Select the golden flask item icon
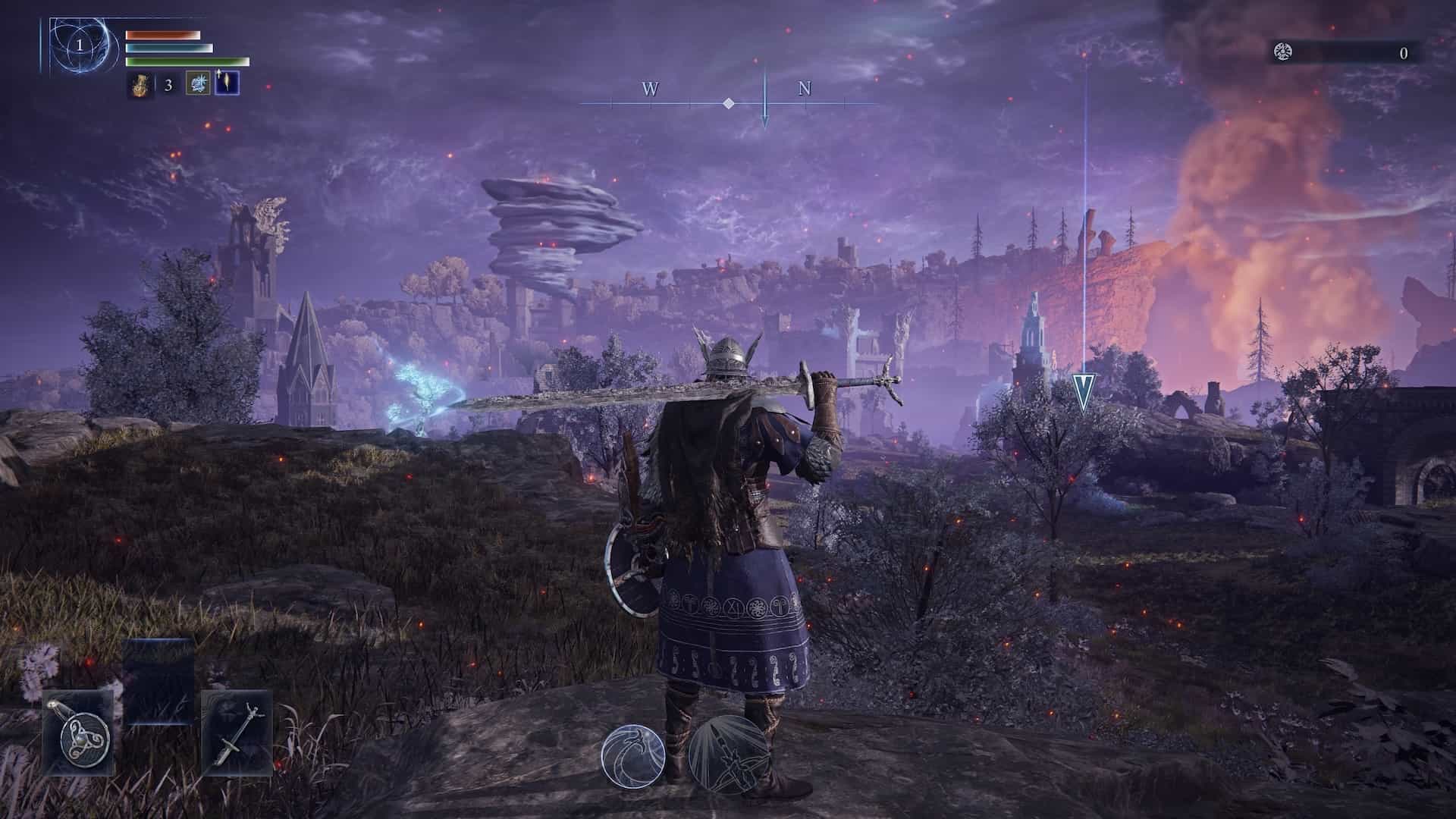1456x819 pixels. (137, 84)
